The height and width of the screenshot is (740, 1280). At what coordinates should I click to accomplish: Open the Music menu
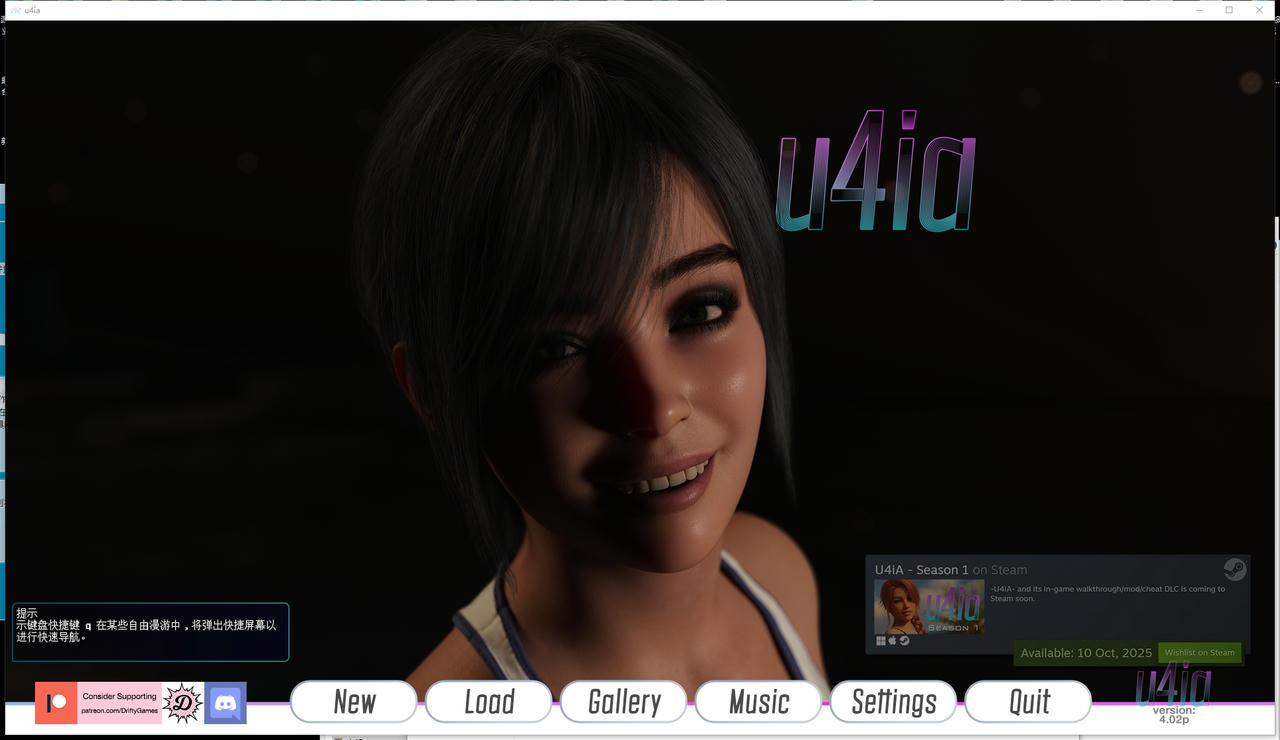(758, 701)
